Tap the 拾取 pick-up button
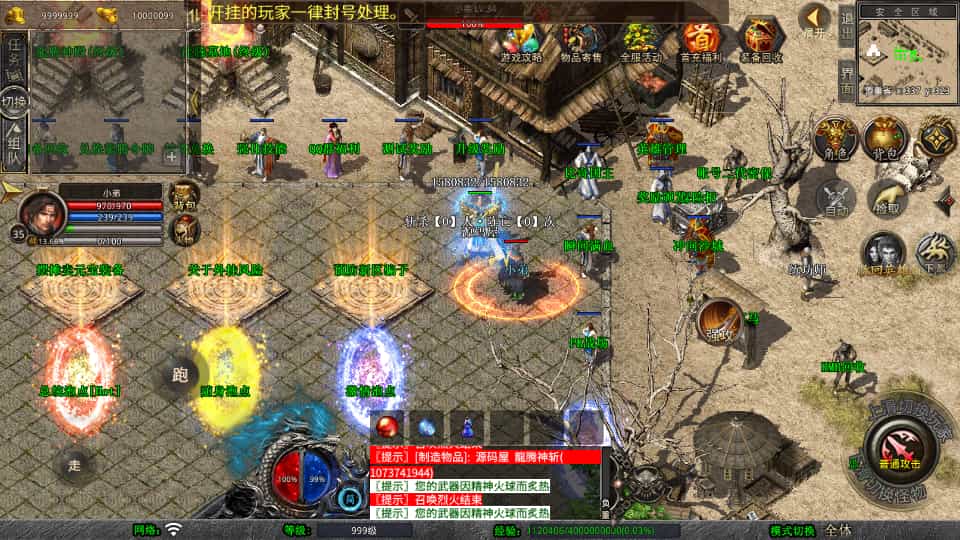 tap(885, 197)
